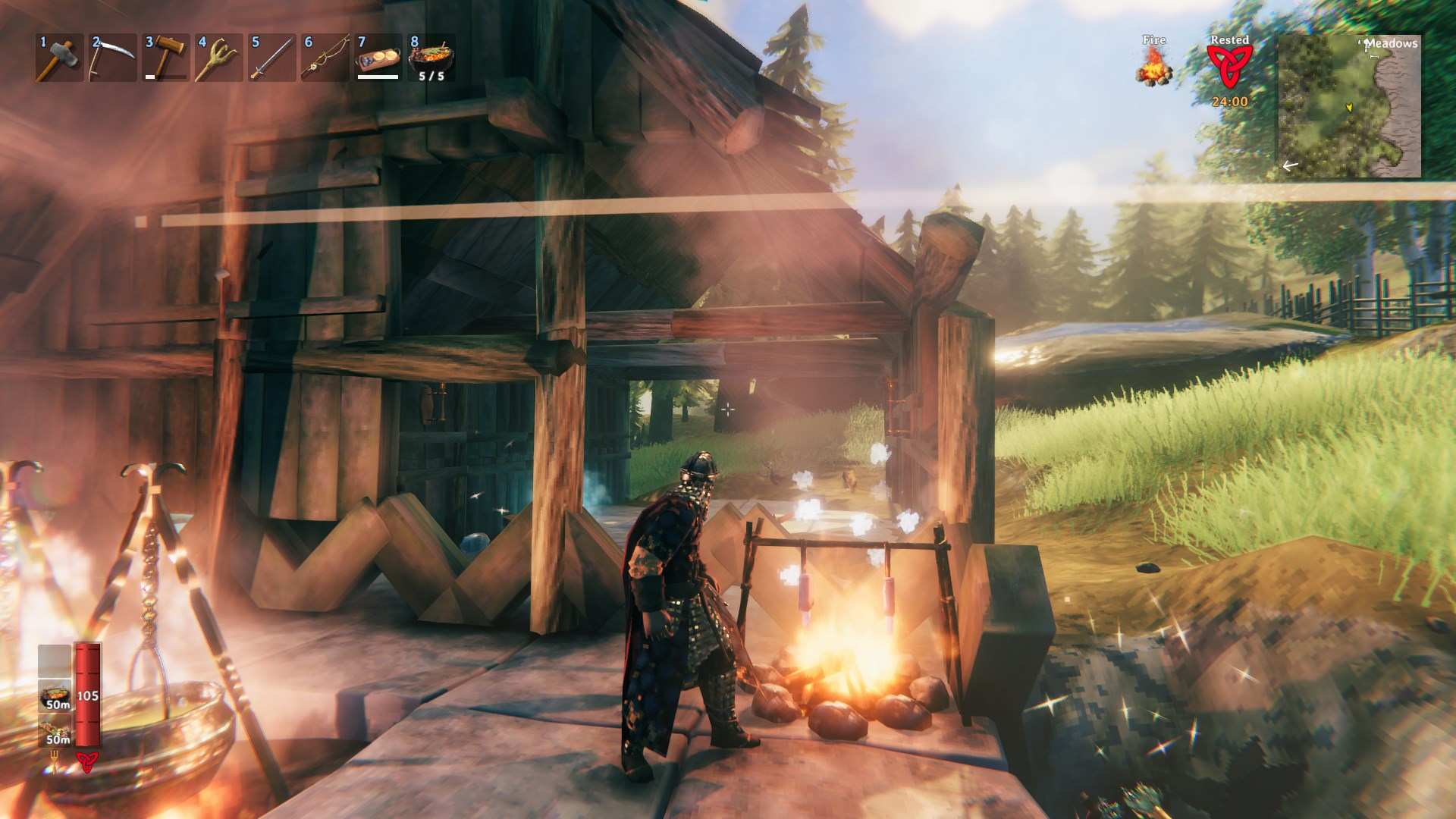Viewport: 1456px width, 819px height.
Task: Equip the scythe from the hotbar
Action: click(111, 58)
